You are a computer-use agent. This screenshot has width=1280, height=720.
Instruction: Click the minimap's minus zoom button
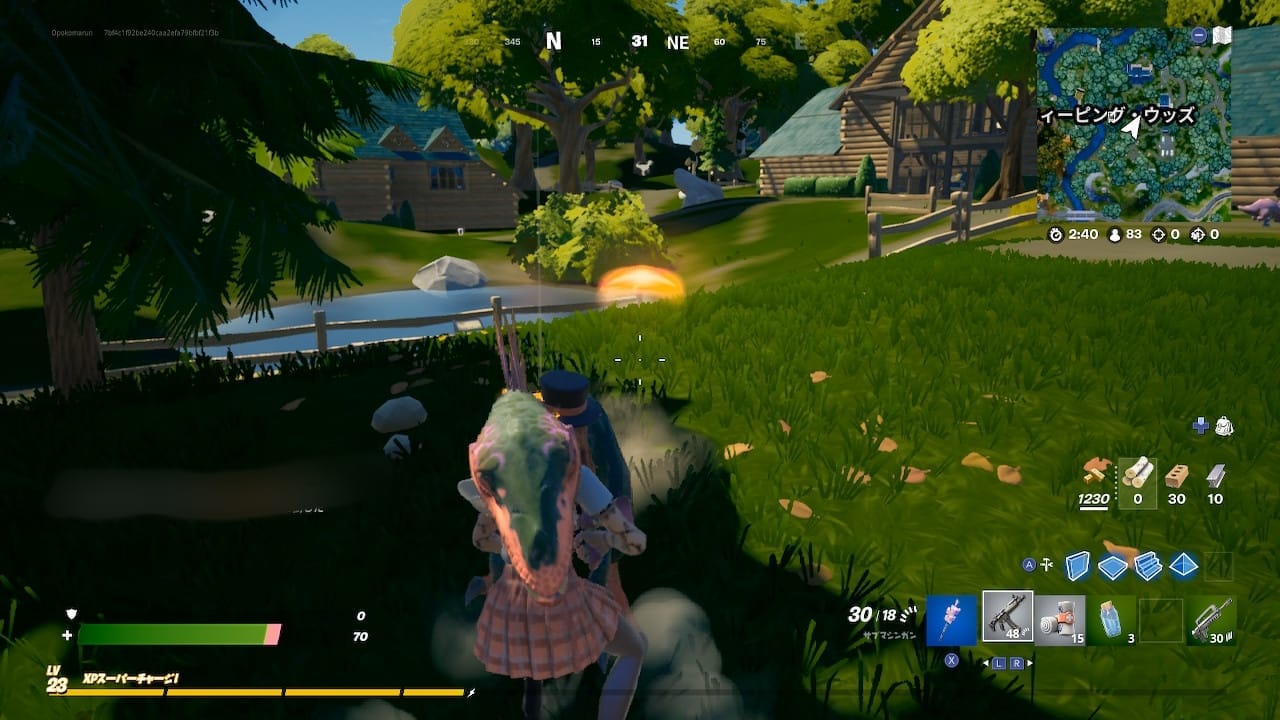tap(1199, 35)
